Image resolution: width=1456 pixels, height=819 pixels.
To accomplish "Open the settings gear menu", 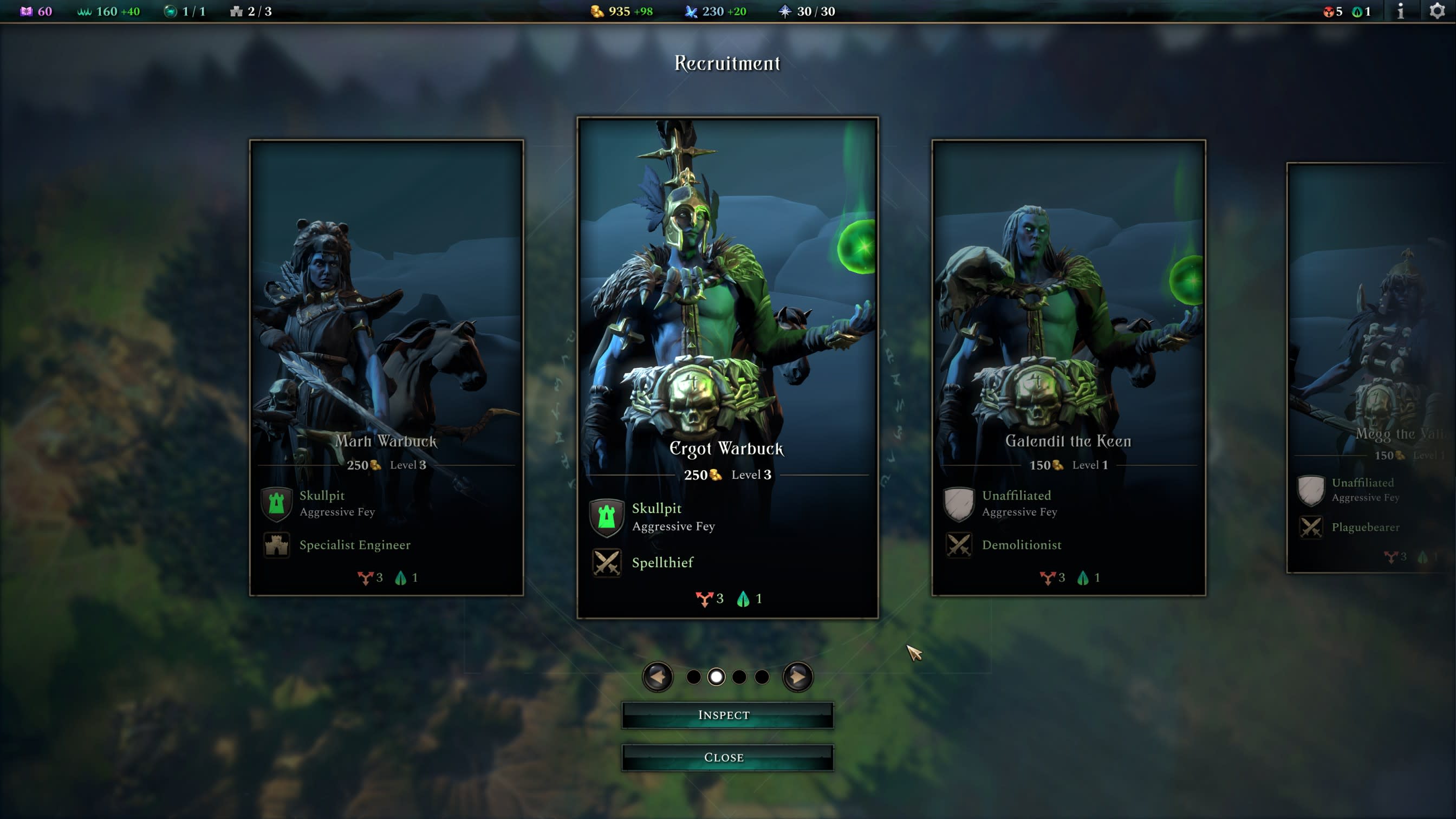I will coord(1437,11).
